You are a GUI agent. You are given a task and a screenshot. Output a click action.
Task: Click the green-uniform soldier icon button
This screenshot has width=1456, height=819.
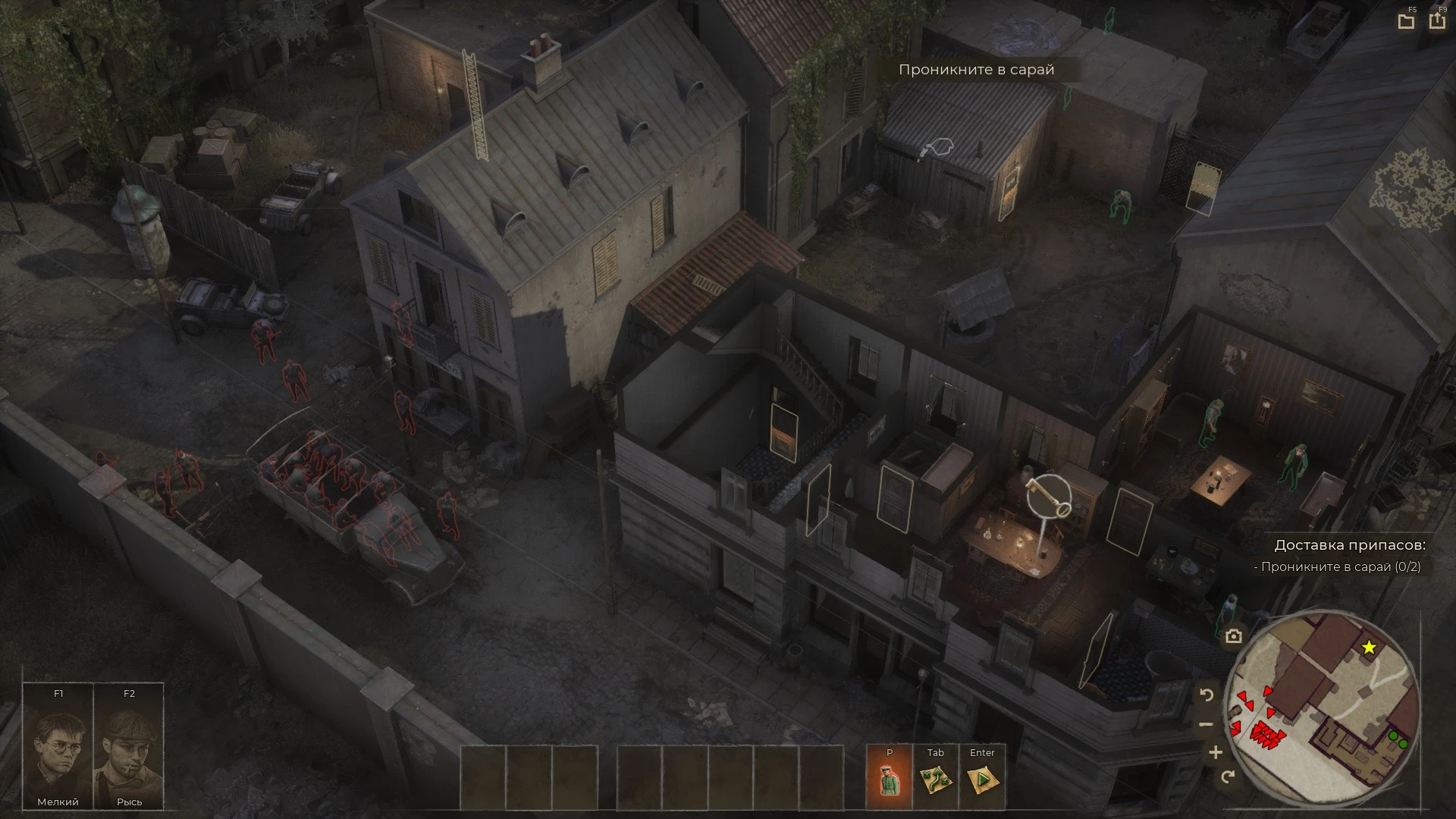pyautogui.click(x=890, y=780)
